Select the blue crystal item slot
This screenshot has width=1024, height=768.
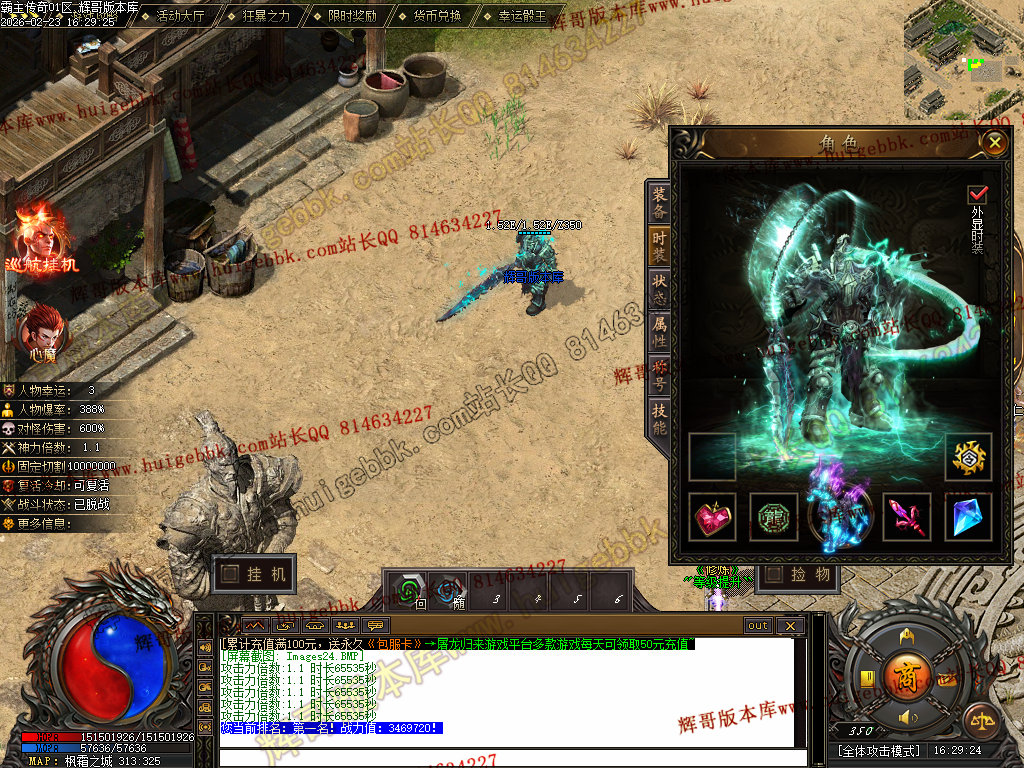coord(968,516)
